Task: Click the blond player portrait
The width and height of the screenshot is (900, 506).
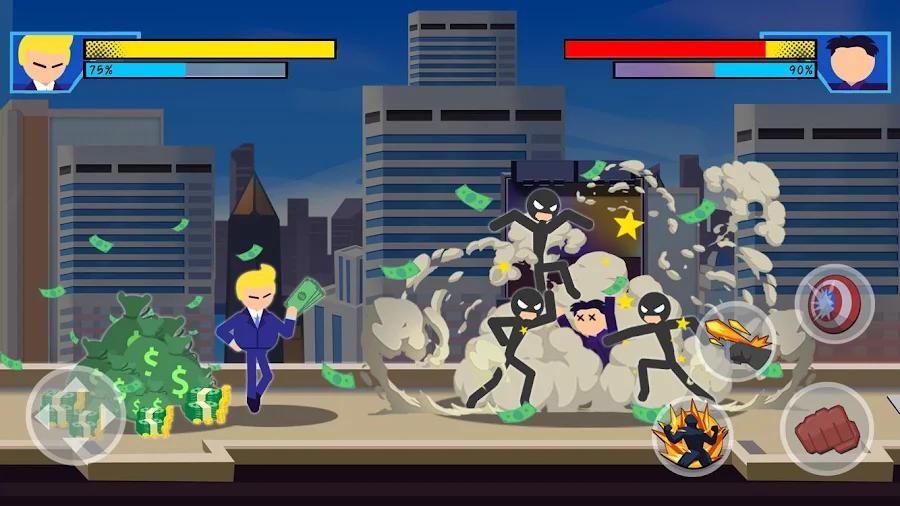Action: [x=44, y=63]
